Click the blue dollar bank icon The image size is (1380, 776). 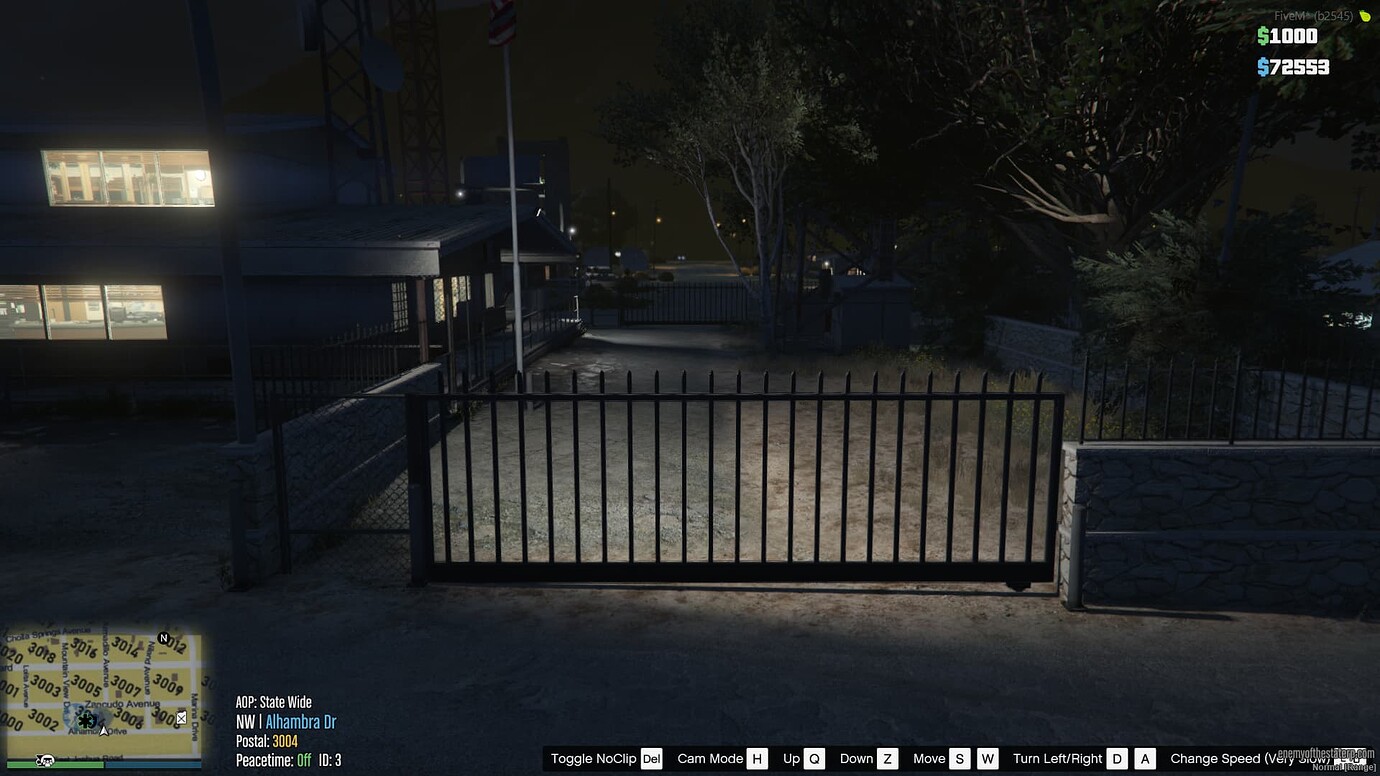coord(1263,65)
